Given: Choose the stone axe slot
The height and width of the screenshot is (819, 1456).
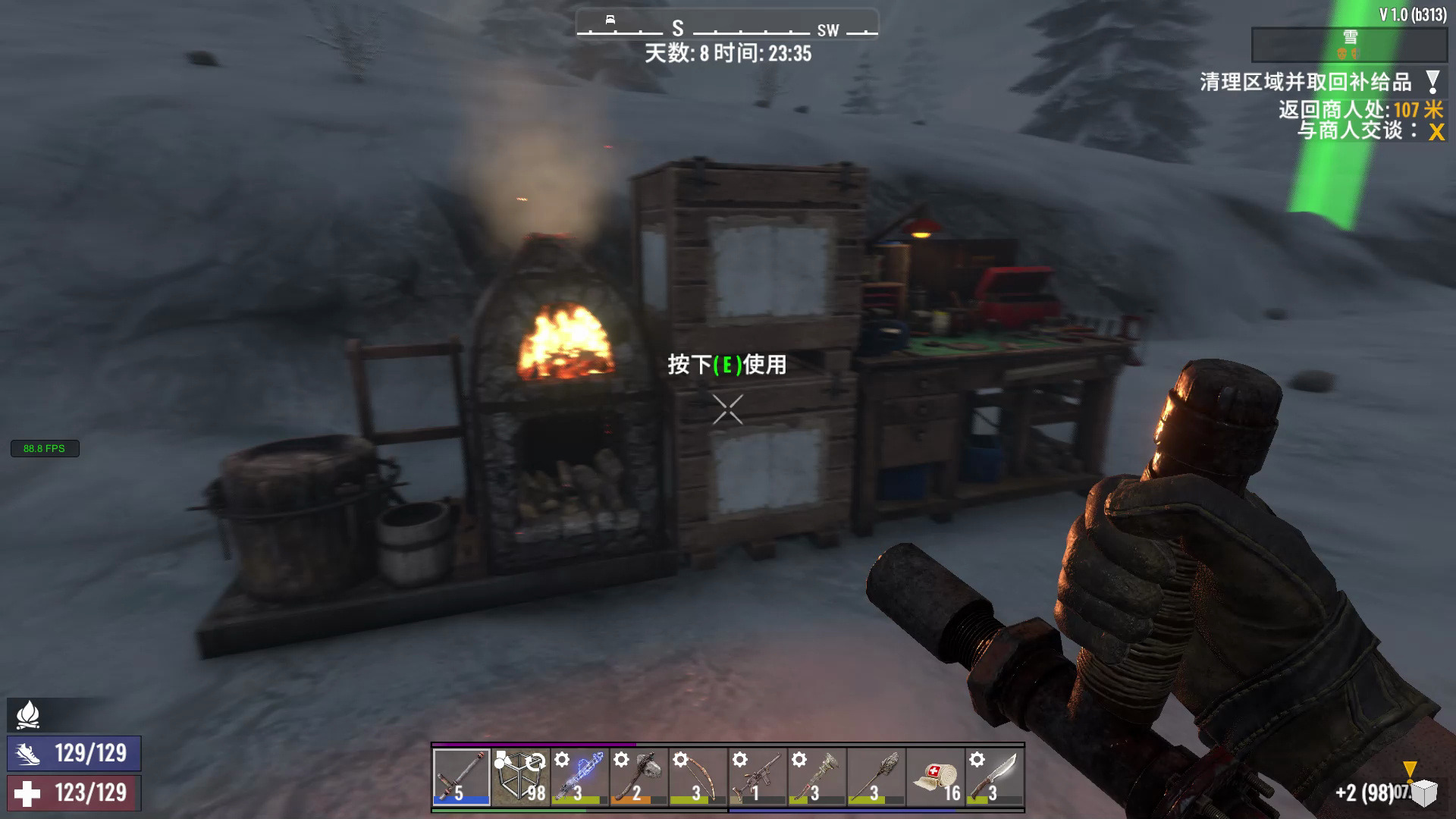Looking at the screenshot, I should pyautogui.click(x=639, y=777).
